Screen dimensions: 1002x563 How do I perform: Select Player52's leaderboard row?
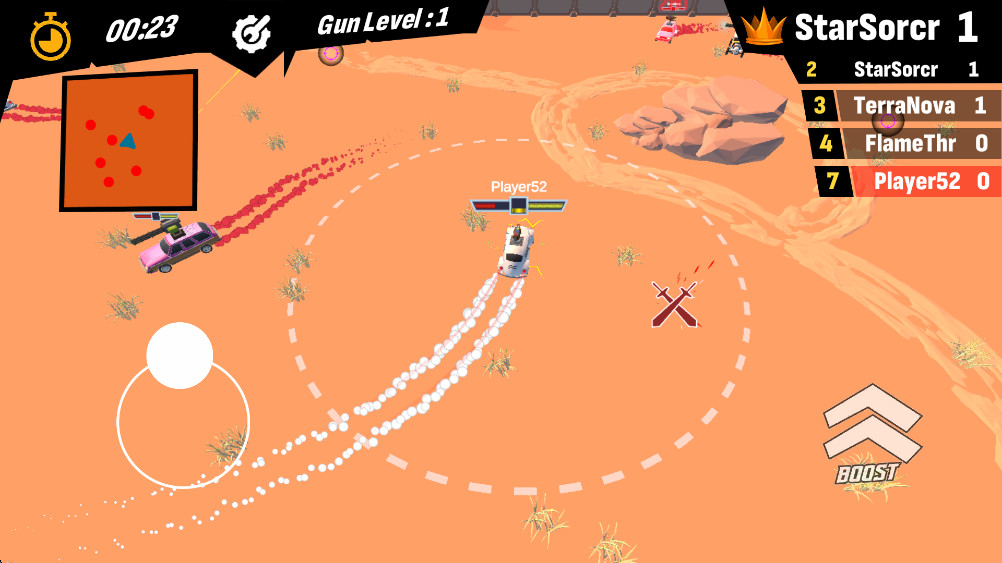point(902,181)
